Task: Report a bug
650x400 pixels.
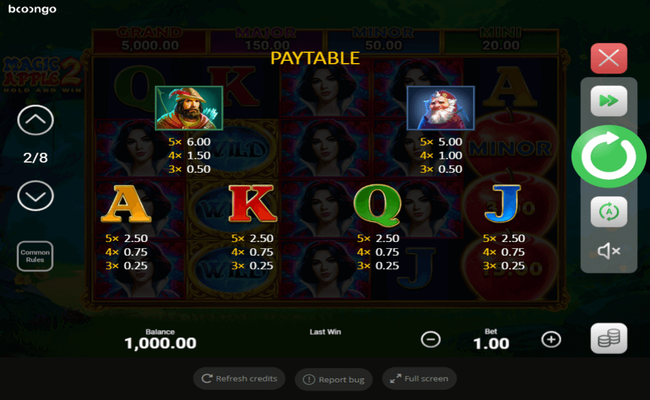Action: click(334, 379)
